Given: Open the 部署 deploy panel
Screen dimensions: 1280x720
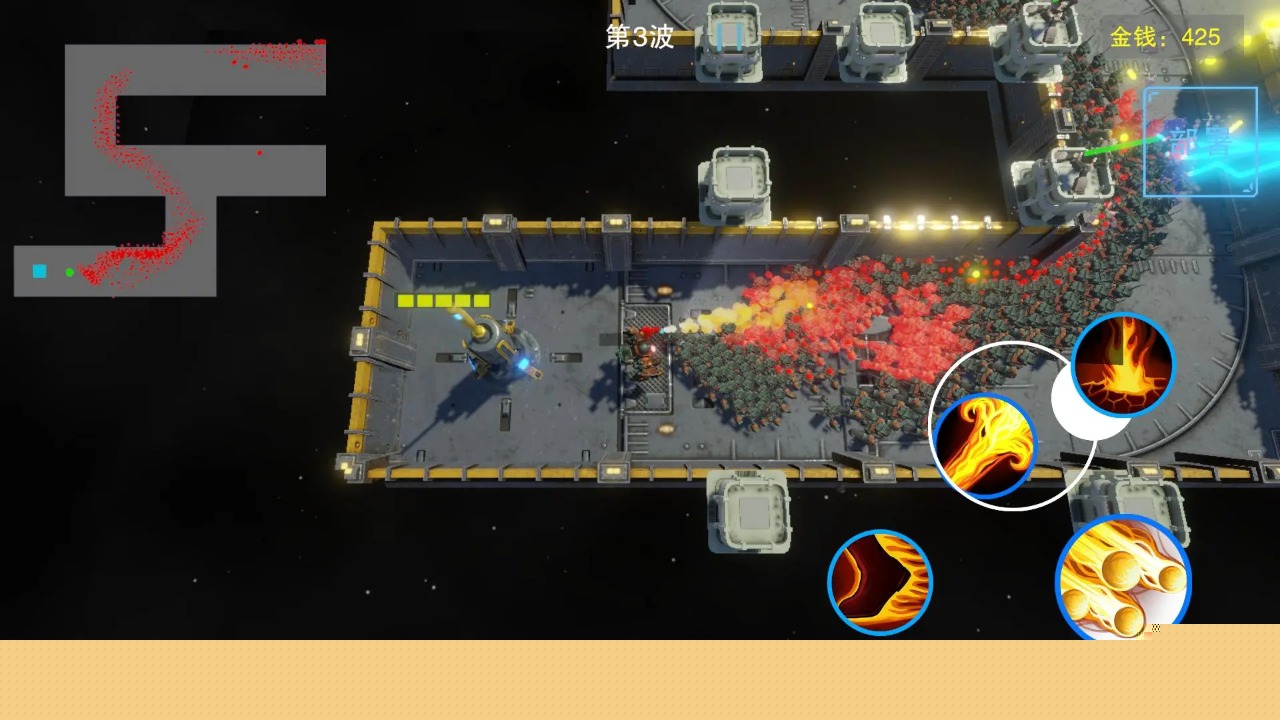Looking at the screenshot, I should (x=1200, y=142).
